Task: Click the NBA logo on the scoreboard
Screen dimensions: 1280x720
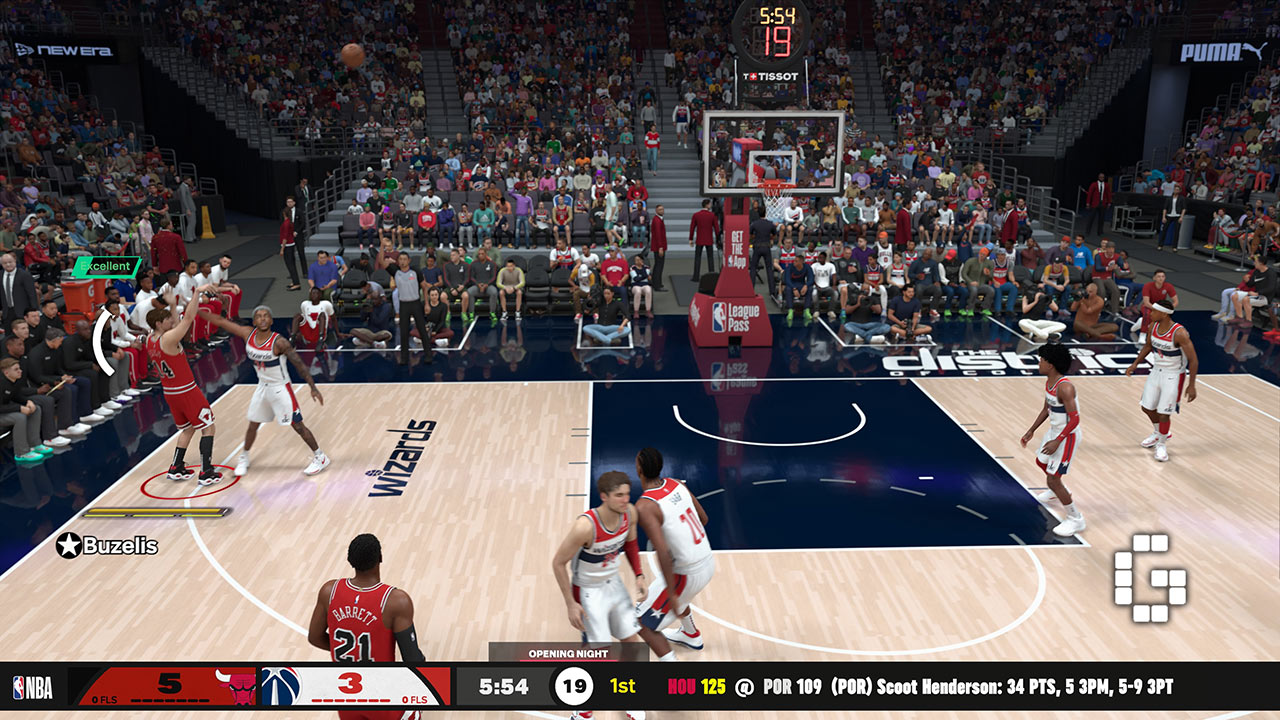Action: 32,687
